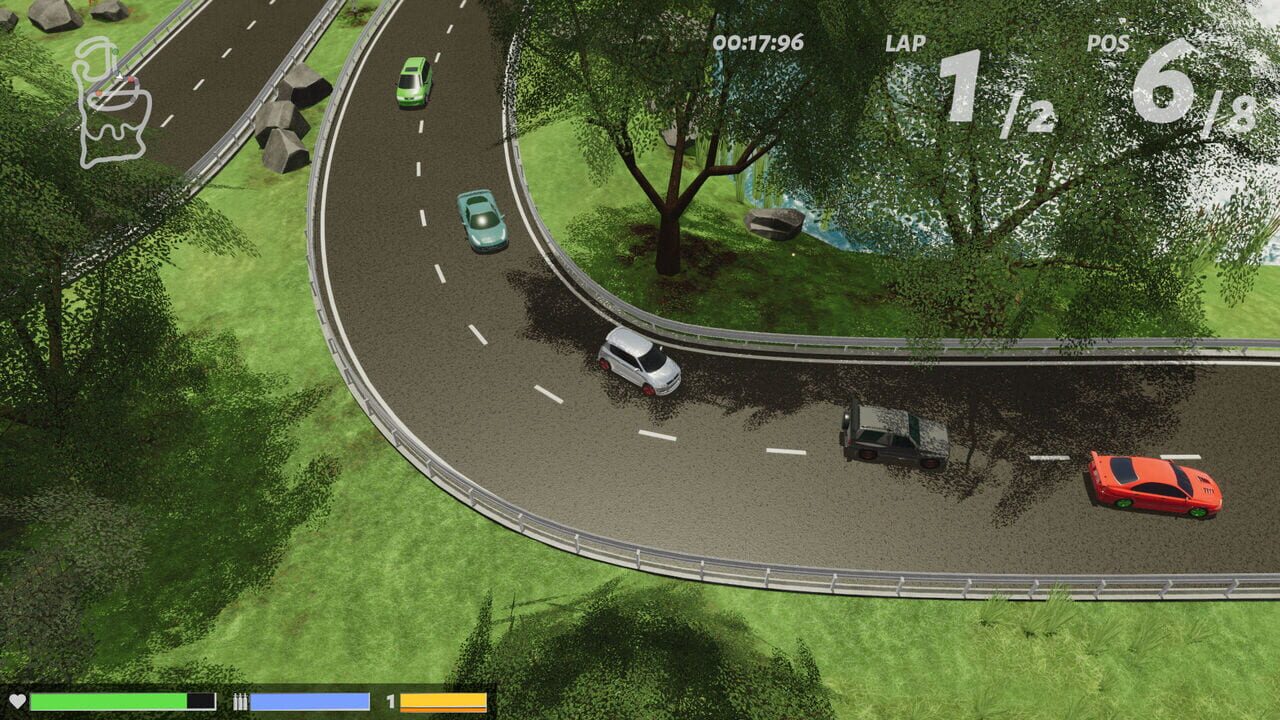Viewport: 1280px width, 720px height.
Task: Click the bullet ammo icon
Action: pos(240,700)
